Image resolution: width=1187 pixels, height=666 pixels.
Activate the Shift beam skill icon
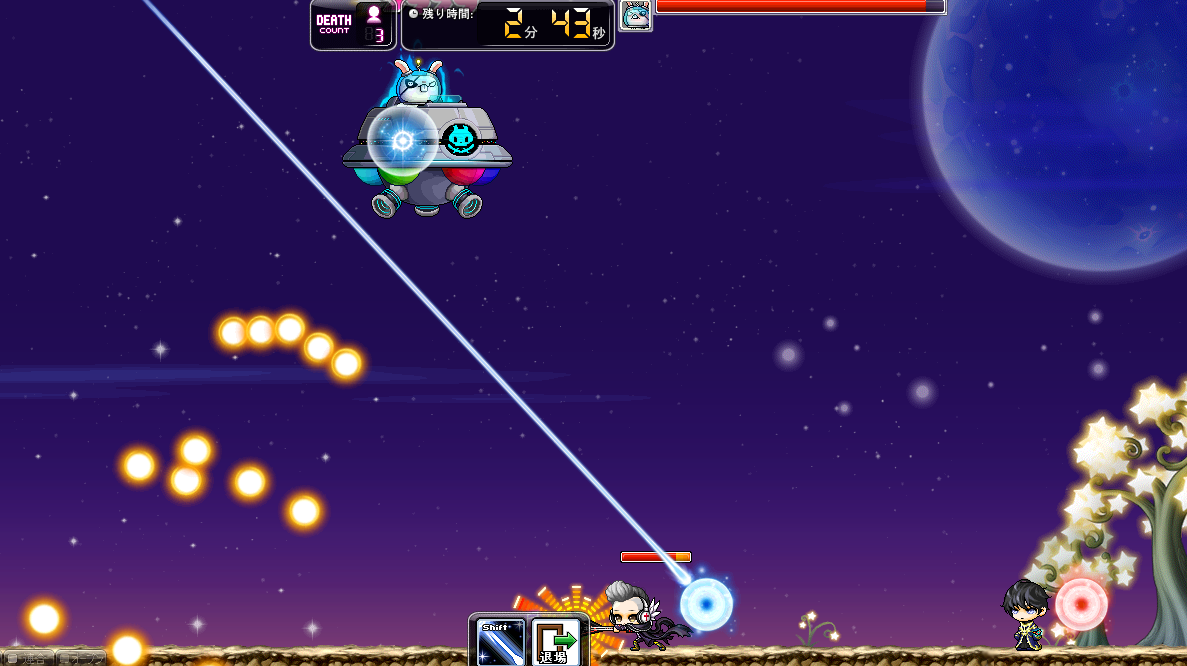click(x=501, y=642)
